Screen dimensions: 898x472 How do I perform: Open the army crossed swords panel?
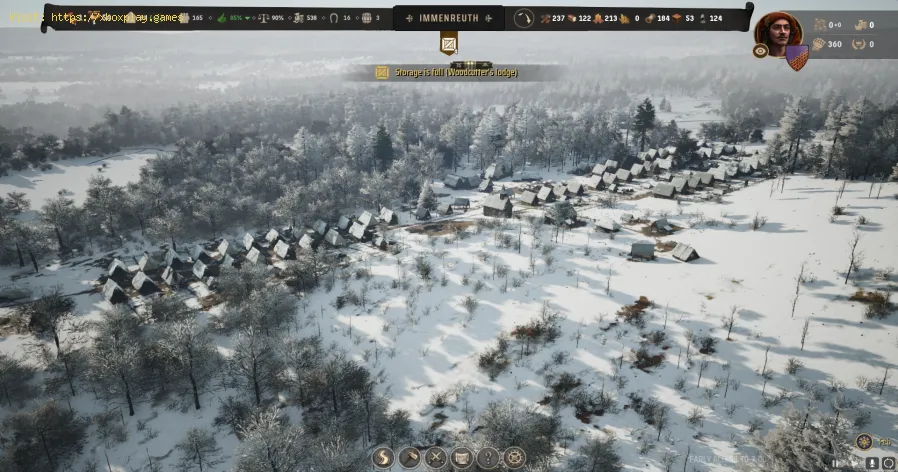(435, 457)
